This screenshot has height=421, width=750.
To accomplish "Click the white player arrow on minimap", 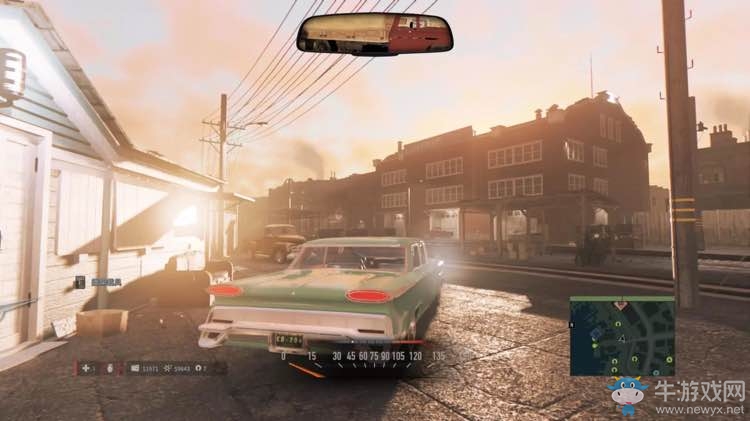I will (x=621, y=340).
